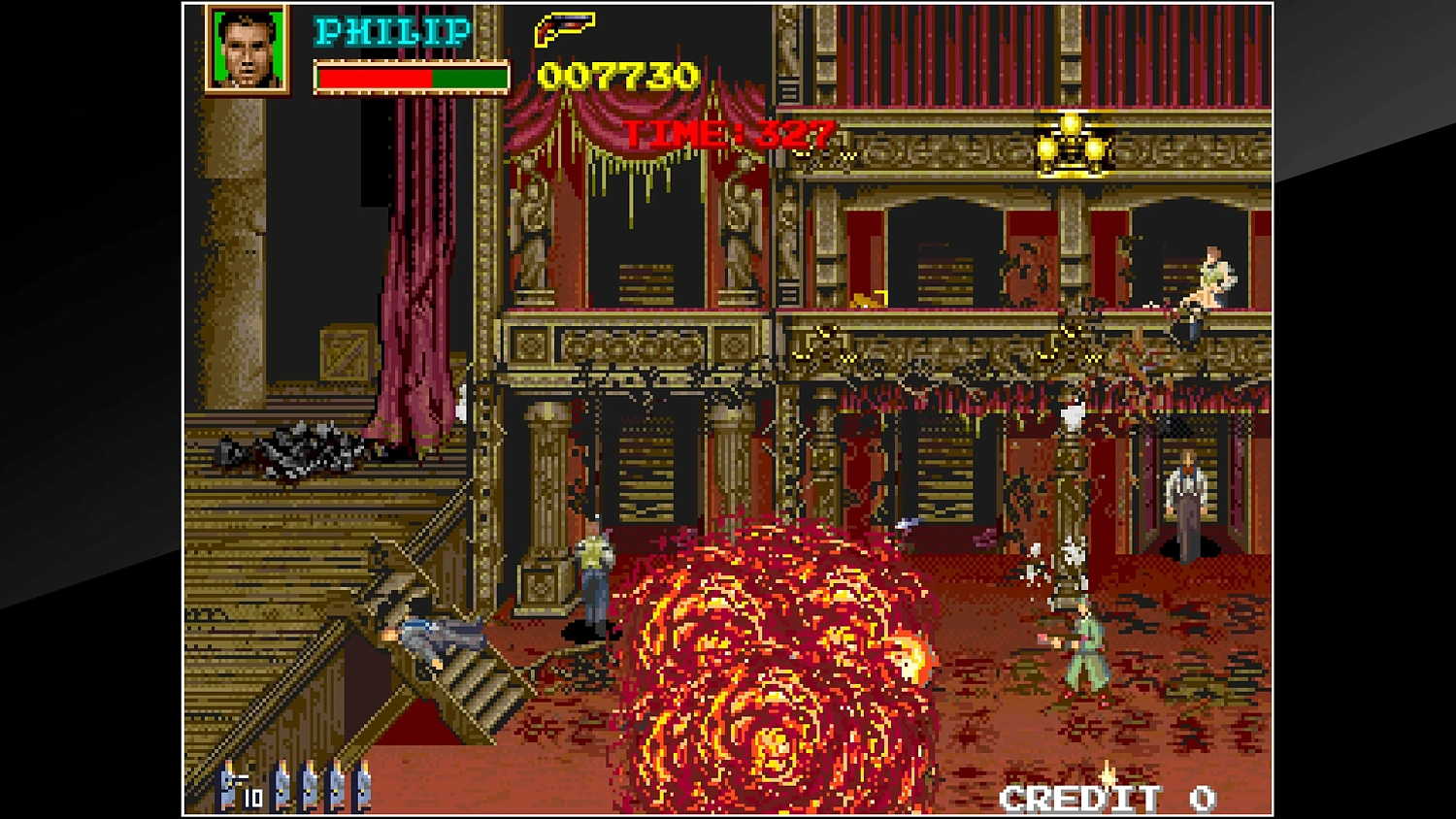The height and width of the screenshot is (819, 1456).
Task: Select the TIME:327 counter
Action: pos(728,135)
